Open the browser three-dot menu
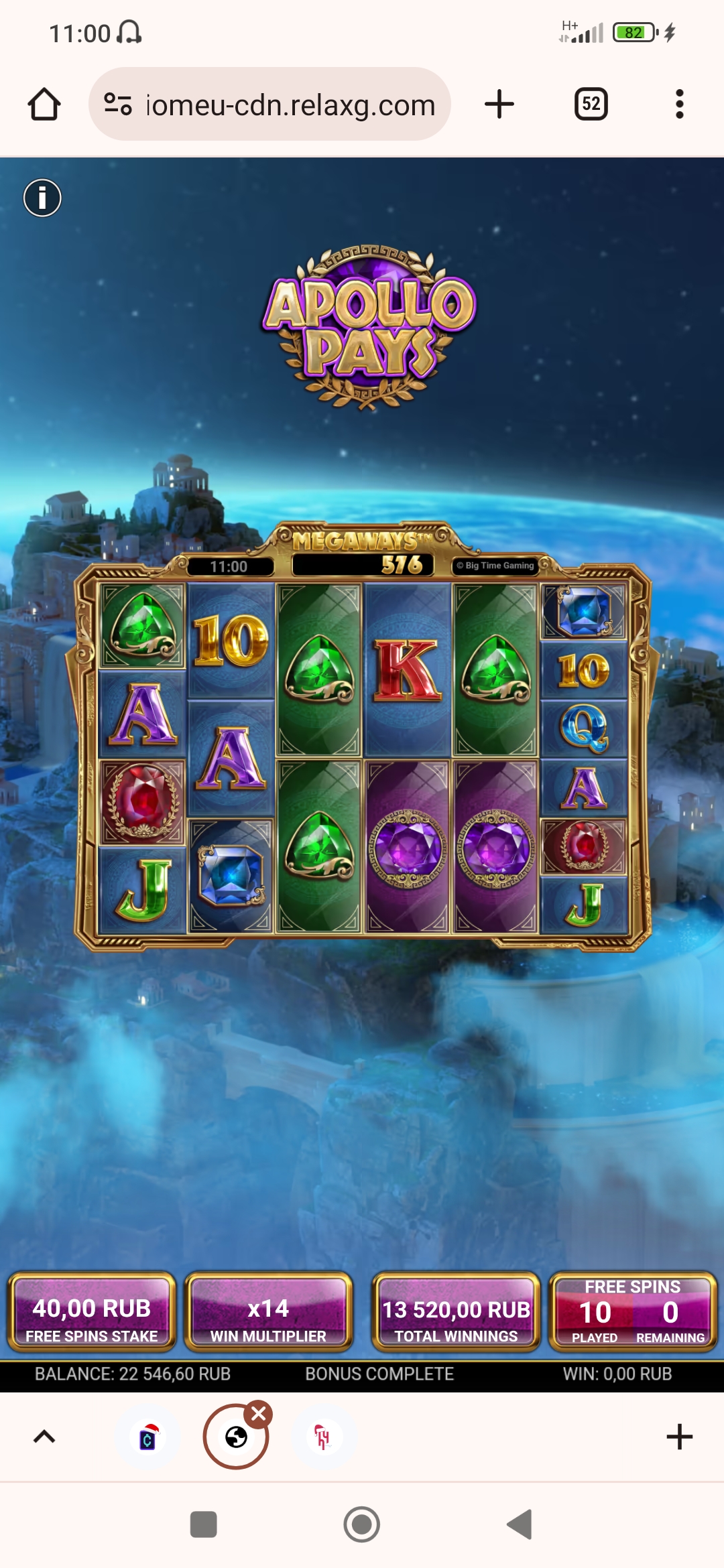 [679, 104]
